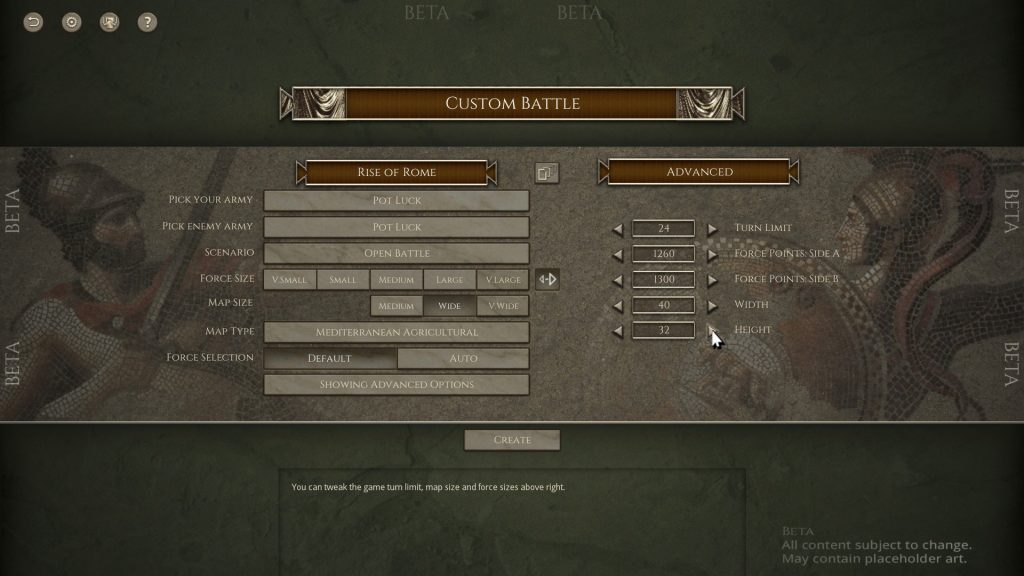Choose the V.Wide map size
The width and height of the screenshot is (1024, 576).
(502, 306)
